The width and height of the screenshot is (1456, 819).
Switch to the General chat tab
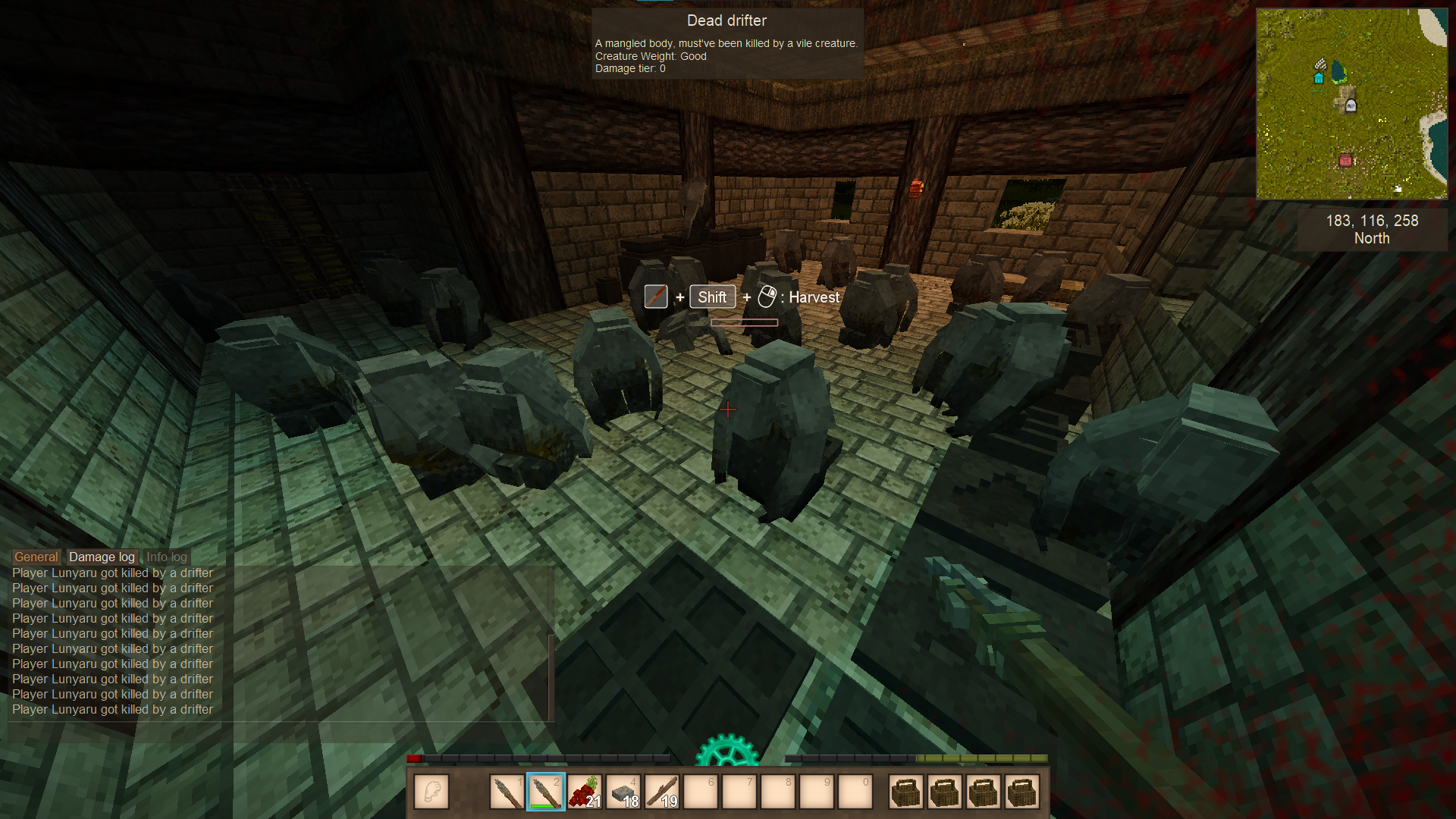[36, 557]
